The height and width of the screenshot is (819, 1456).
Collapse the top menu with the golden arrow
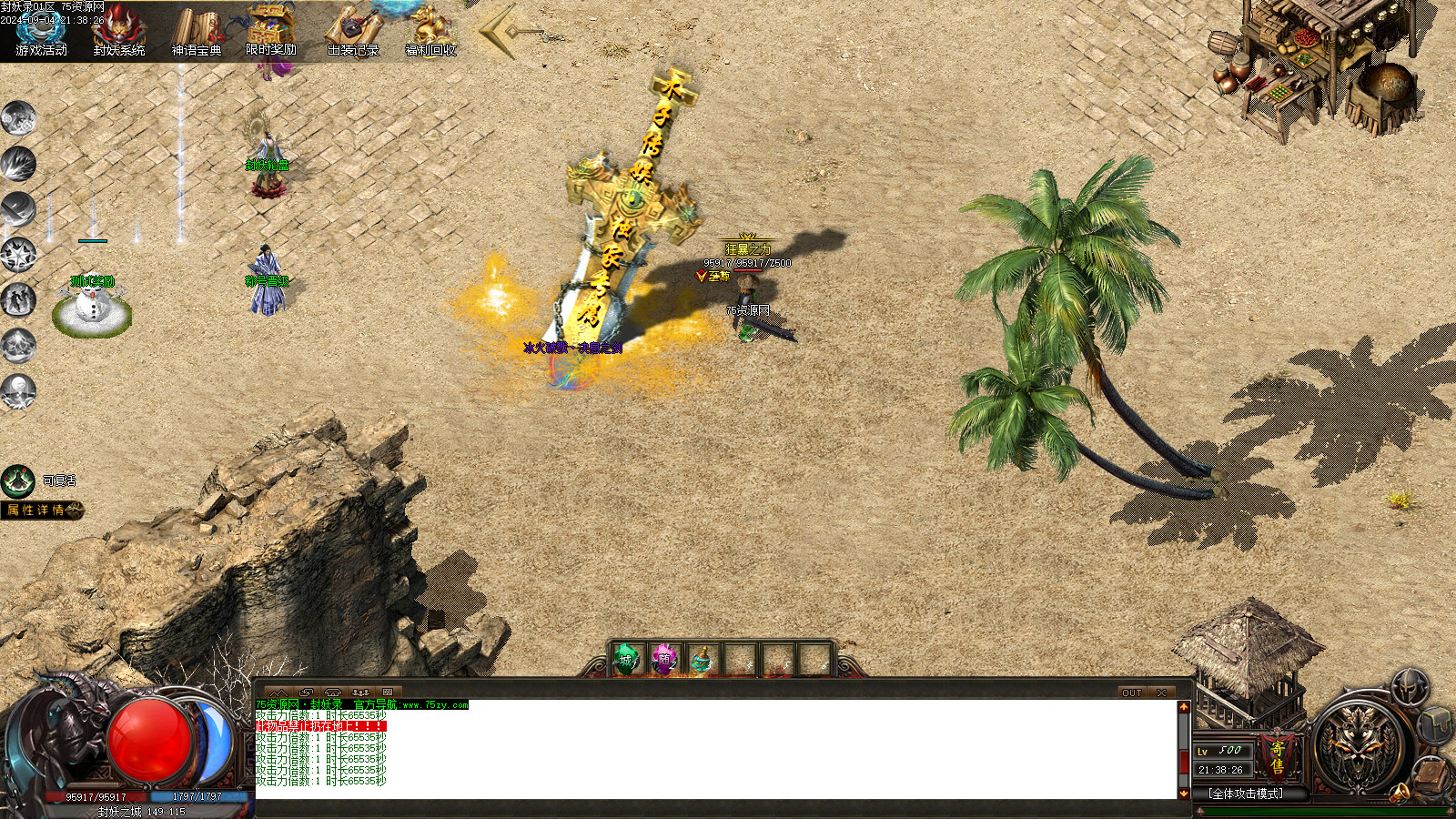505,32
